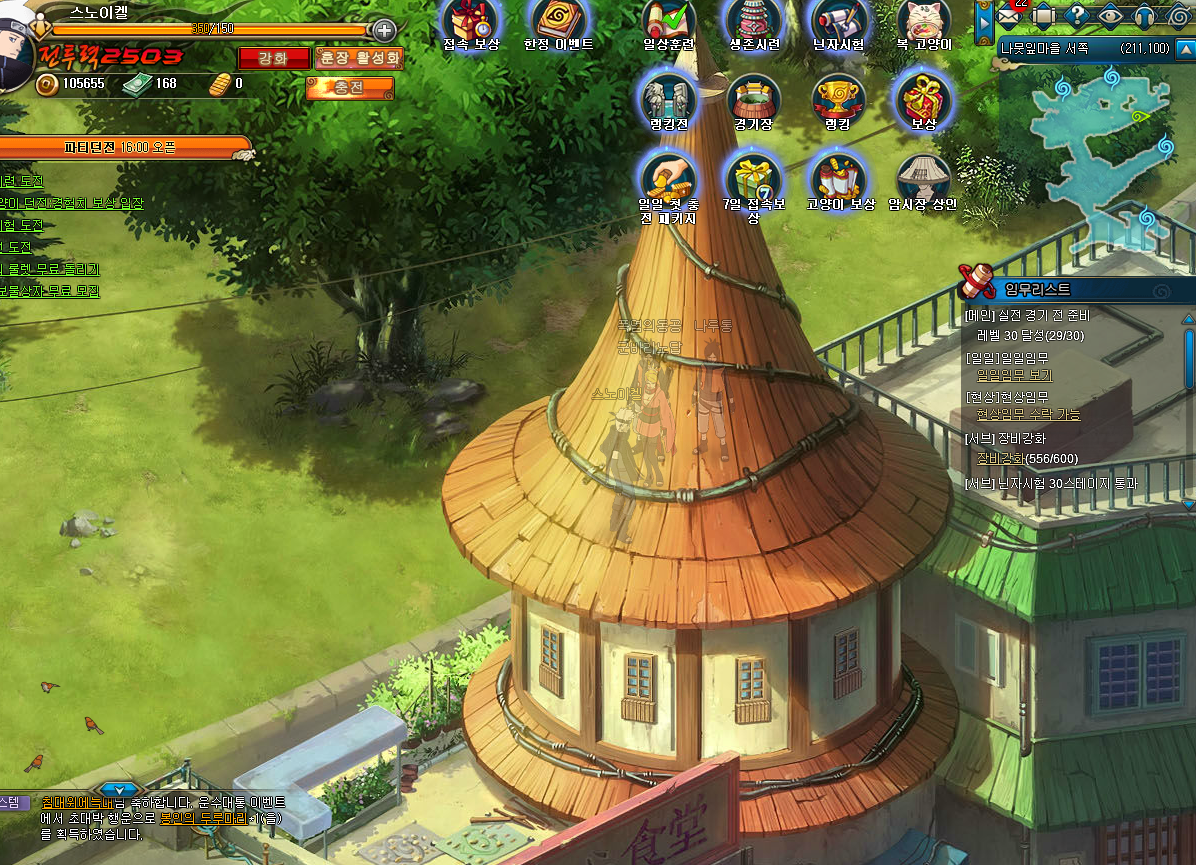Open the question mark help icon

click(1077, 15)
